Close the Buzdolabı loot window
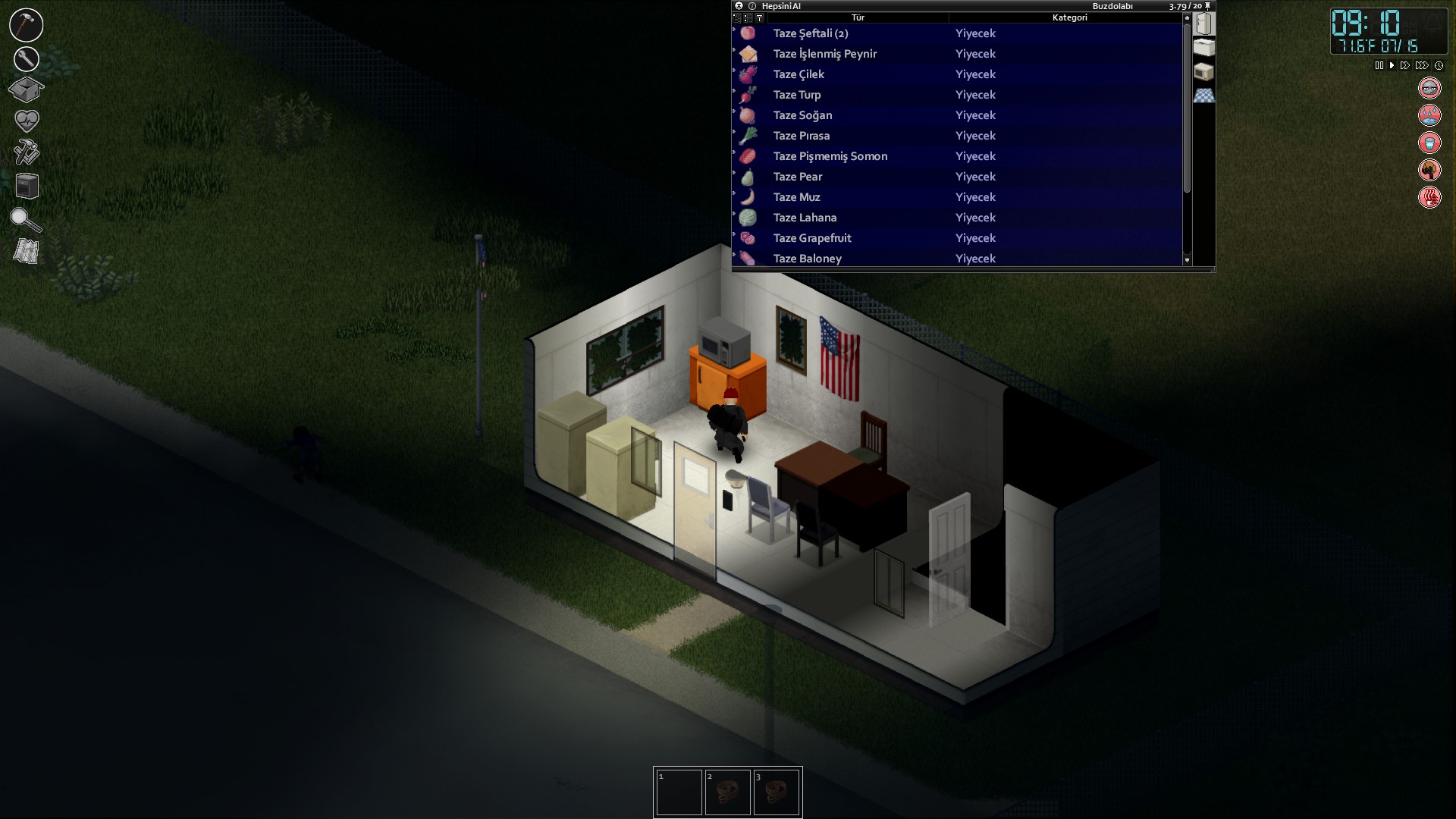 [x=739, y=6]
